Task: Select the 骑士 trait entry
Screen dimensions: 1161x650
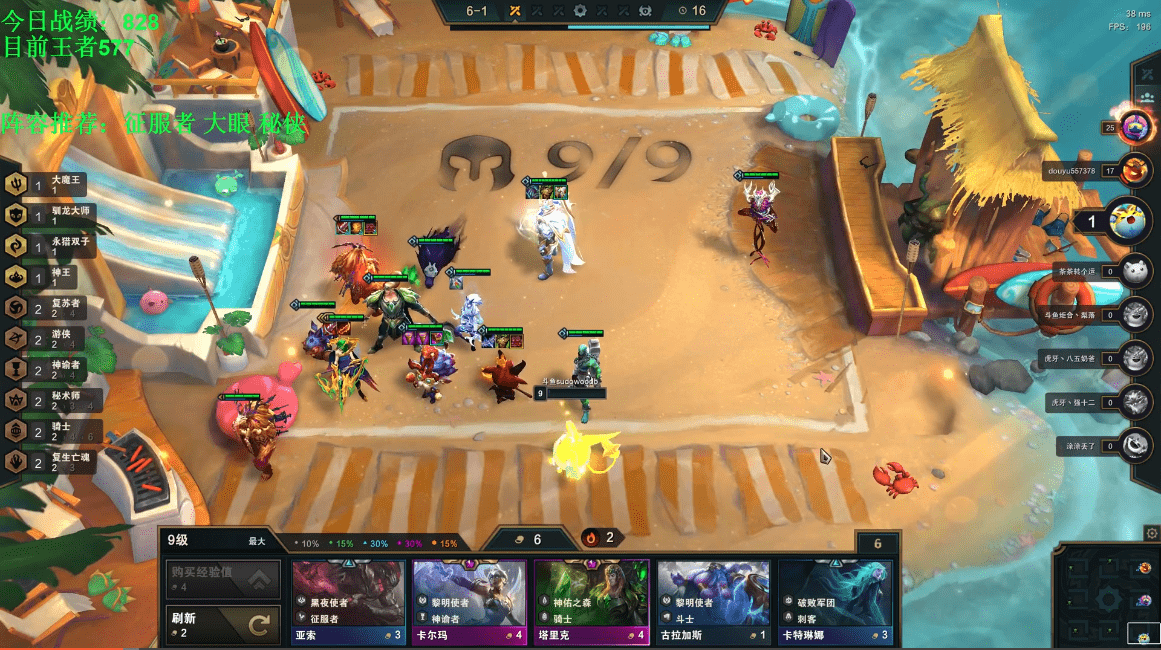Action: [50, 431]
